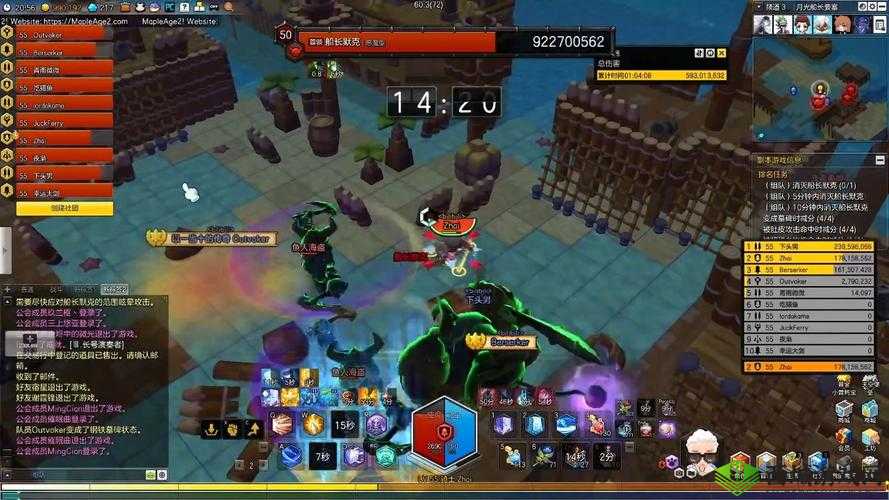Click the skill icon showing 7秒 cooldown
Image resolution: width=889 pixels, height=500 pixels.
[x=322, y=455]
